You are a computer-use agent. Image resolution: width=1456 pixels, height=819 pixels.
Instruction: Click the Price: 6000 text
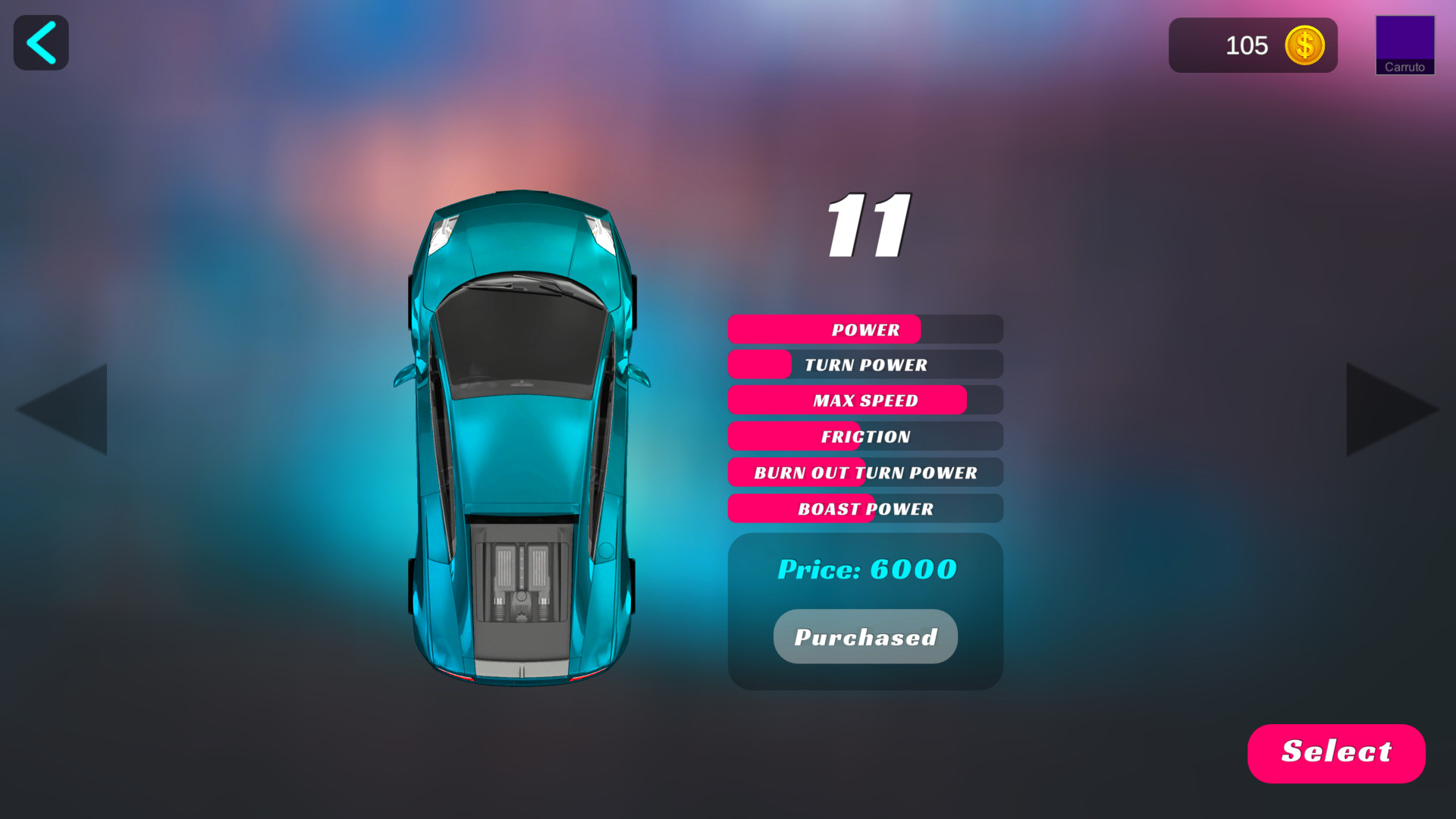coord(866,569)
